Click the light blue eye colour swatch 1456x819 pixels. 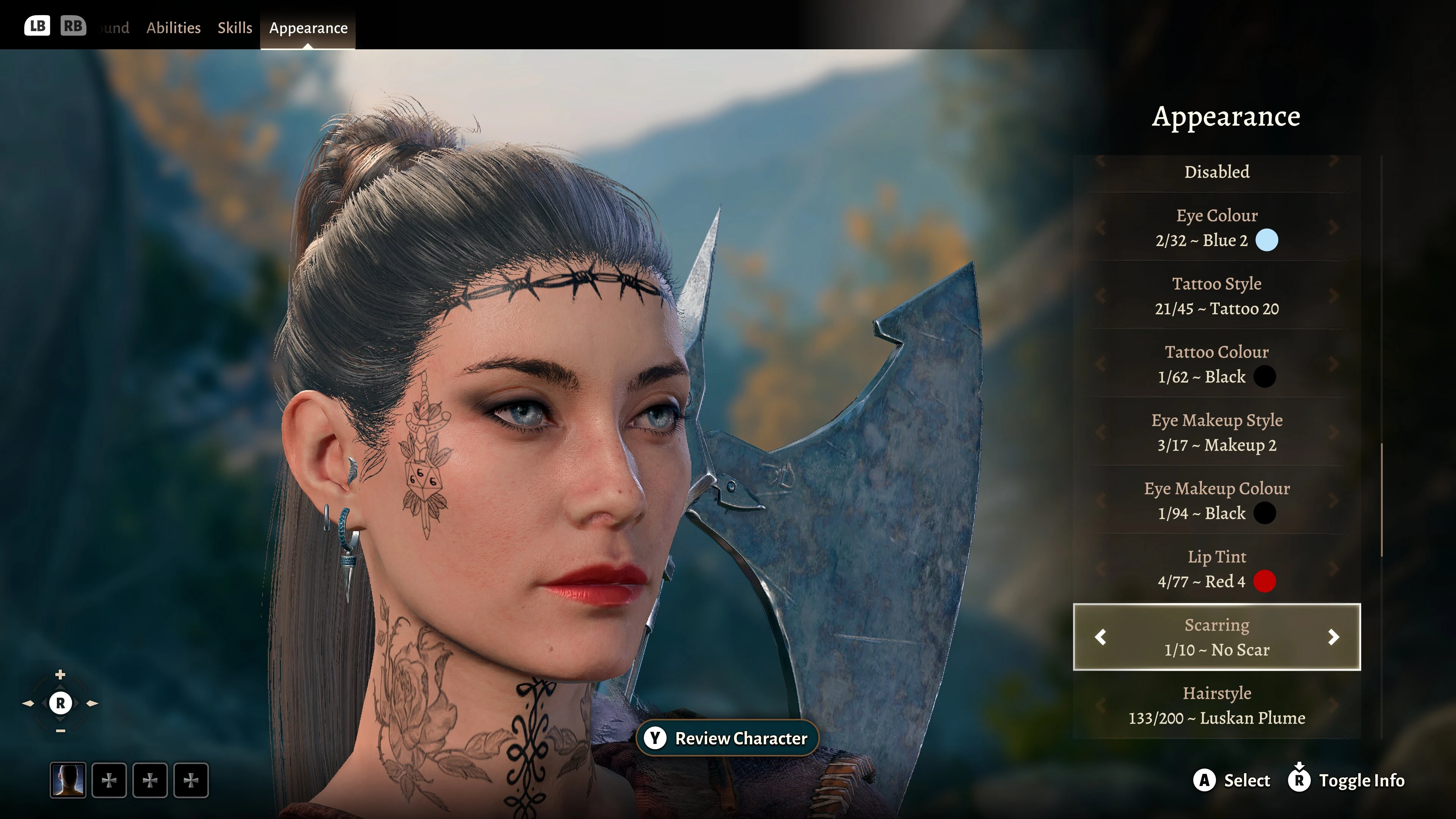tap(1267, 240)
